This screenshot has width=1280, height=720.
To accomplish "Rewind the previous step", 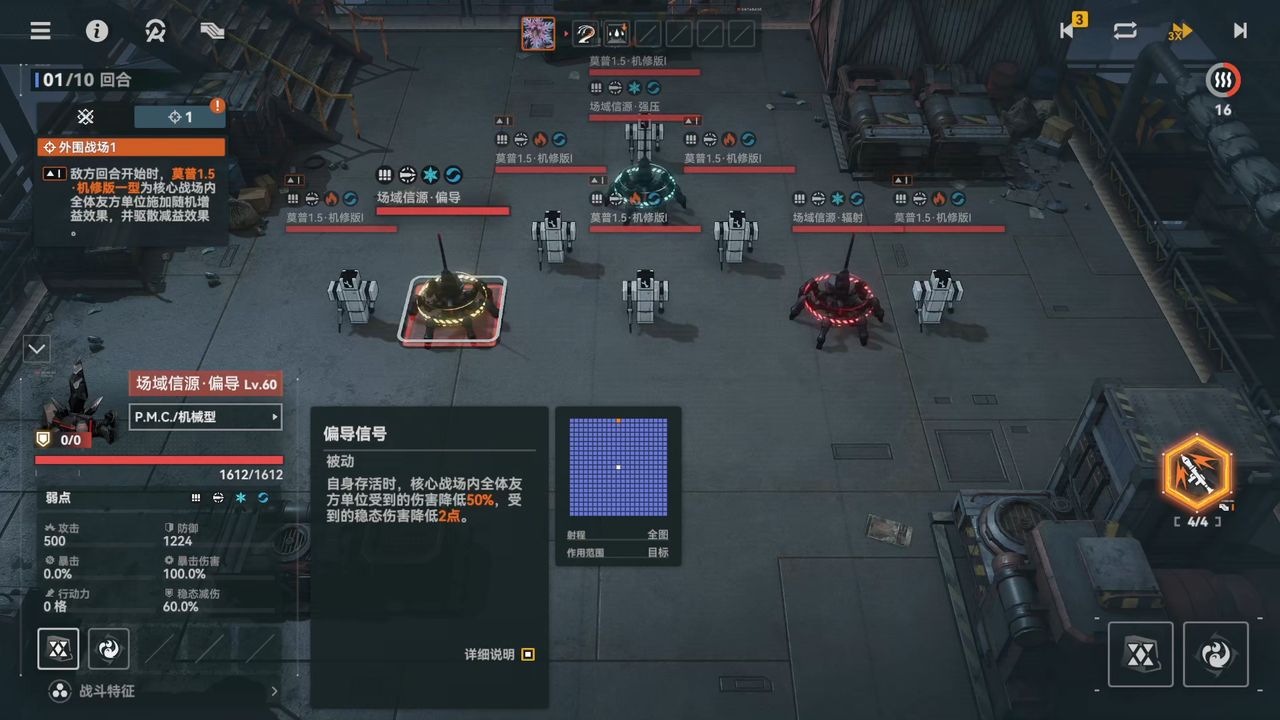I will click(x=1069, y=30).
